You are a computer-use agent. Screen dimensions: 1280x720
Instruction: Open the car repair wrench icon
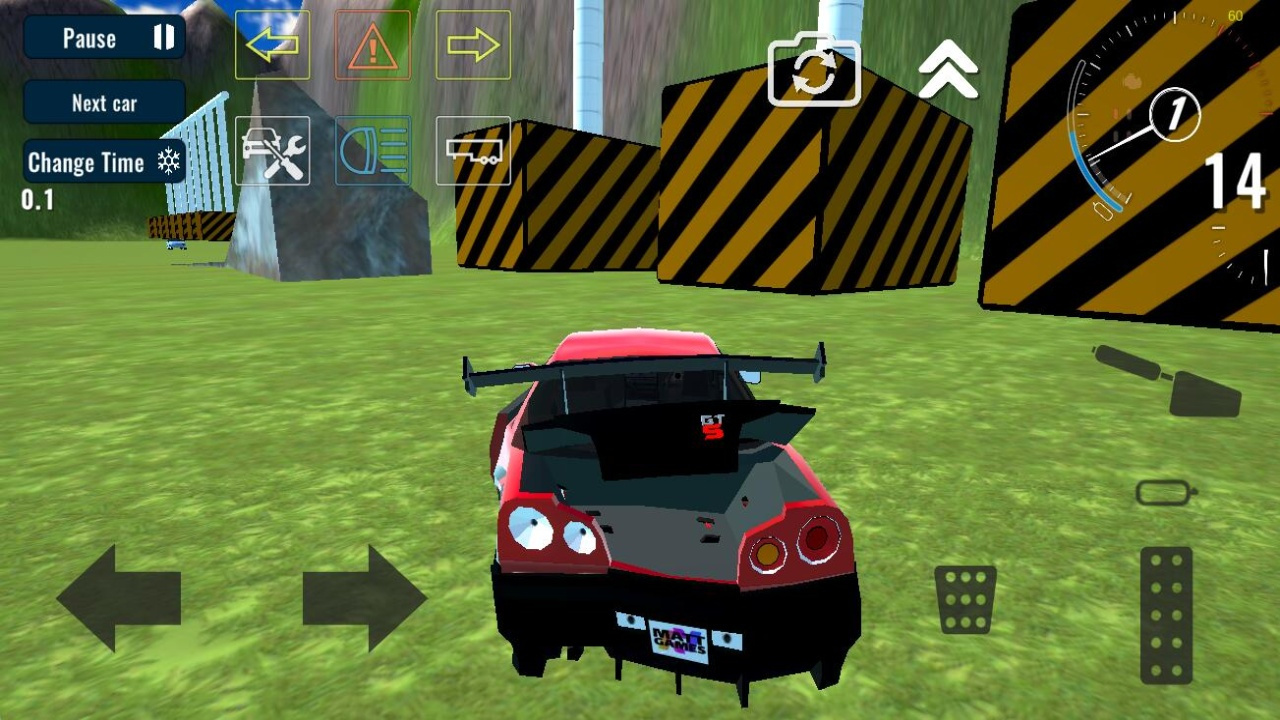tap(272, 151)
